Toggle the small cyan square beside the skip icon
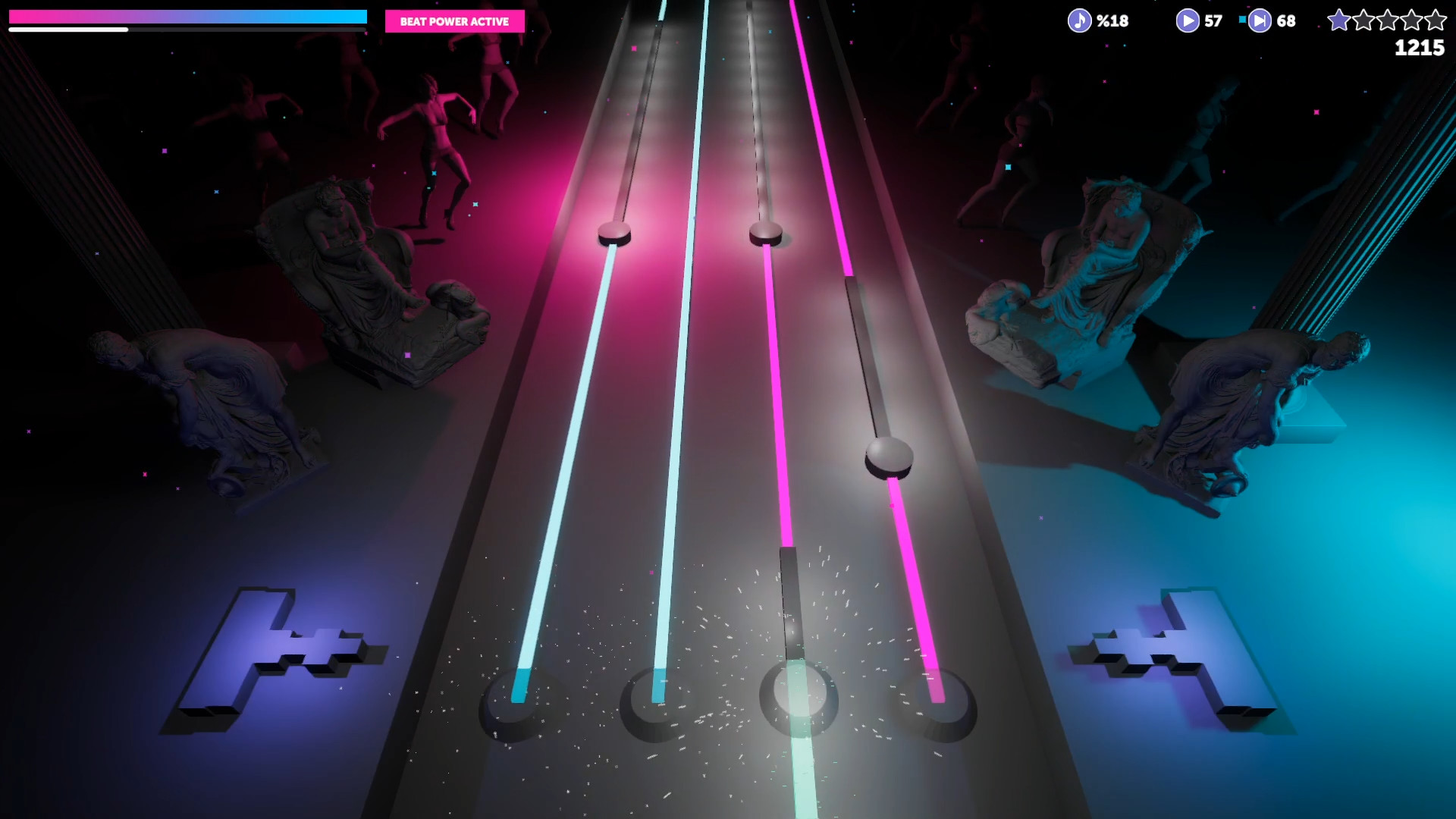The image size is (1456, 819). tap(1242, 19)
